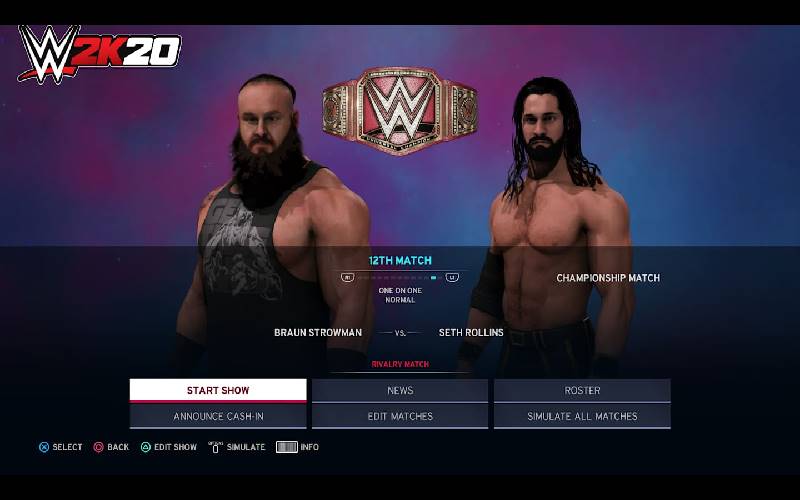Screen dimensions: 800x500
Task: Select the Start Show button
Action: point(218,390)
